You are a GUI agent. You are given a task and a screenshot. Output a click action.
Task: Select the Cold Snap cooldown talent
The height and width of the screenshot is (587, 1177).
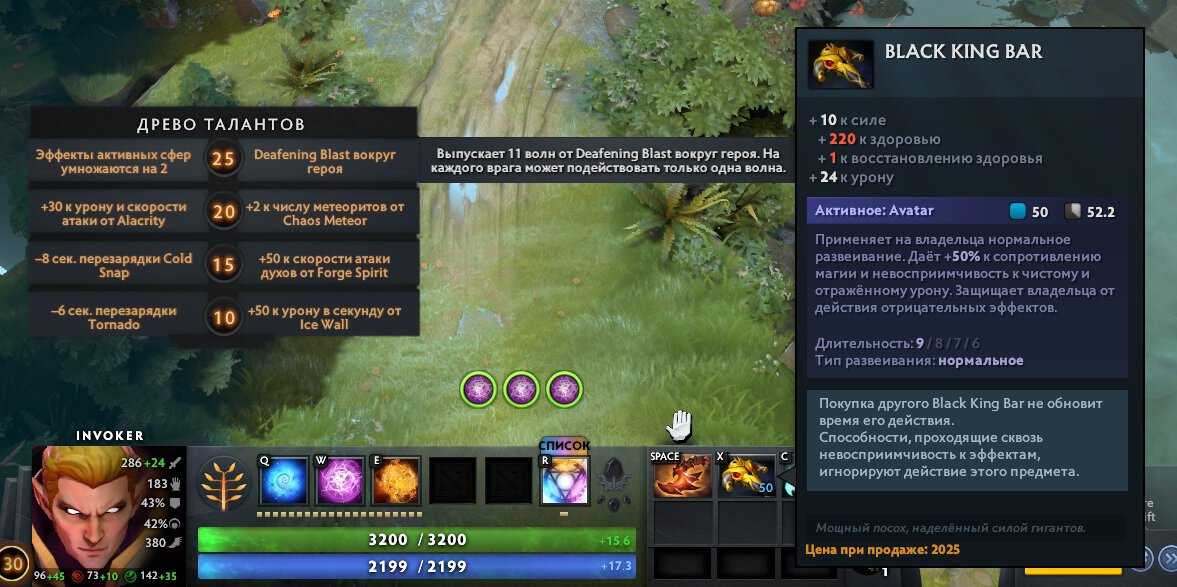coord(115,265)
